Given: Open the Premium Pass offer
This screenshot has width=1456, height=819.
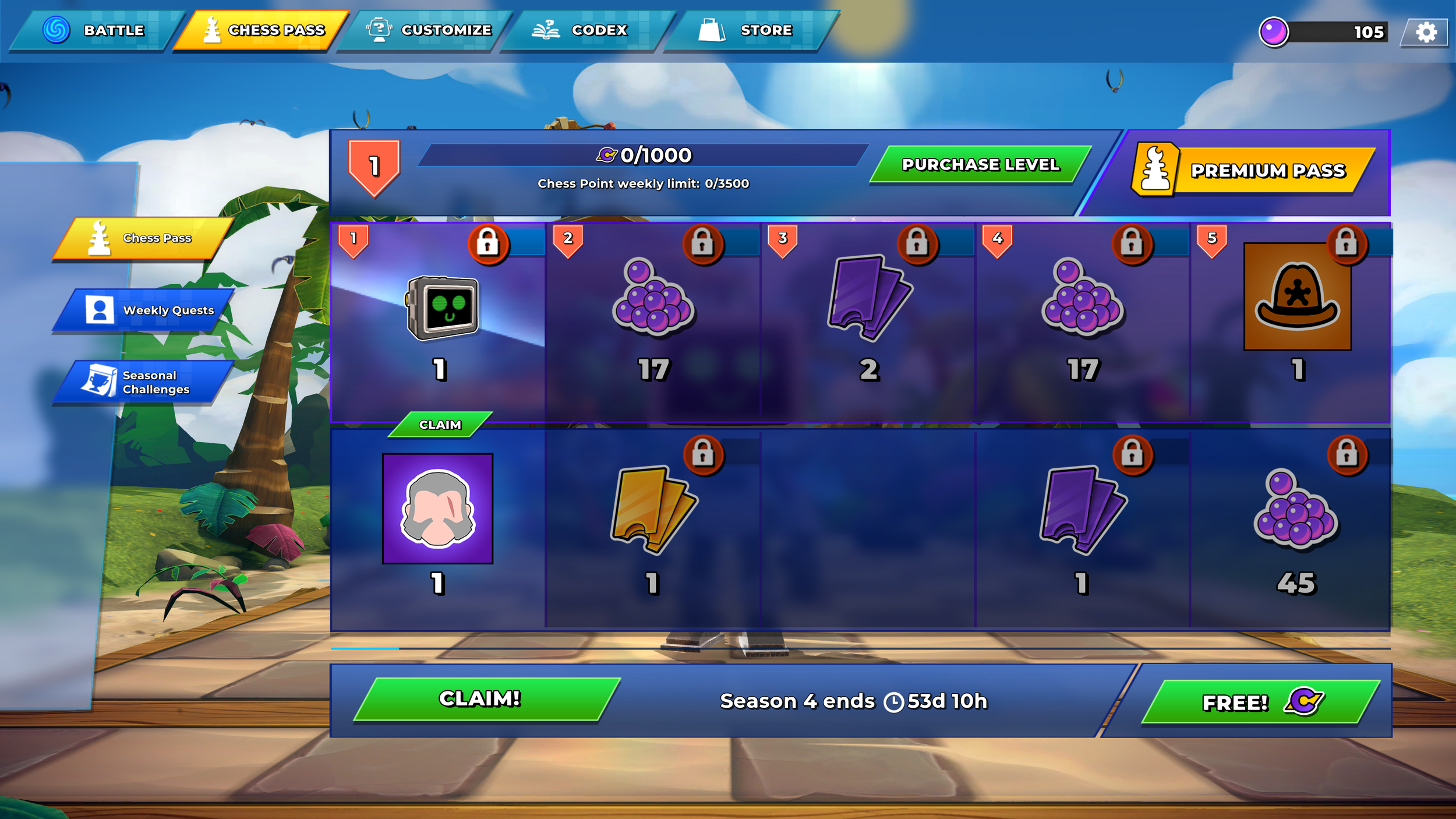Looking at the screenshot, I should point(1252,171).
